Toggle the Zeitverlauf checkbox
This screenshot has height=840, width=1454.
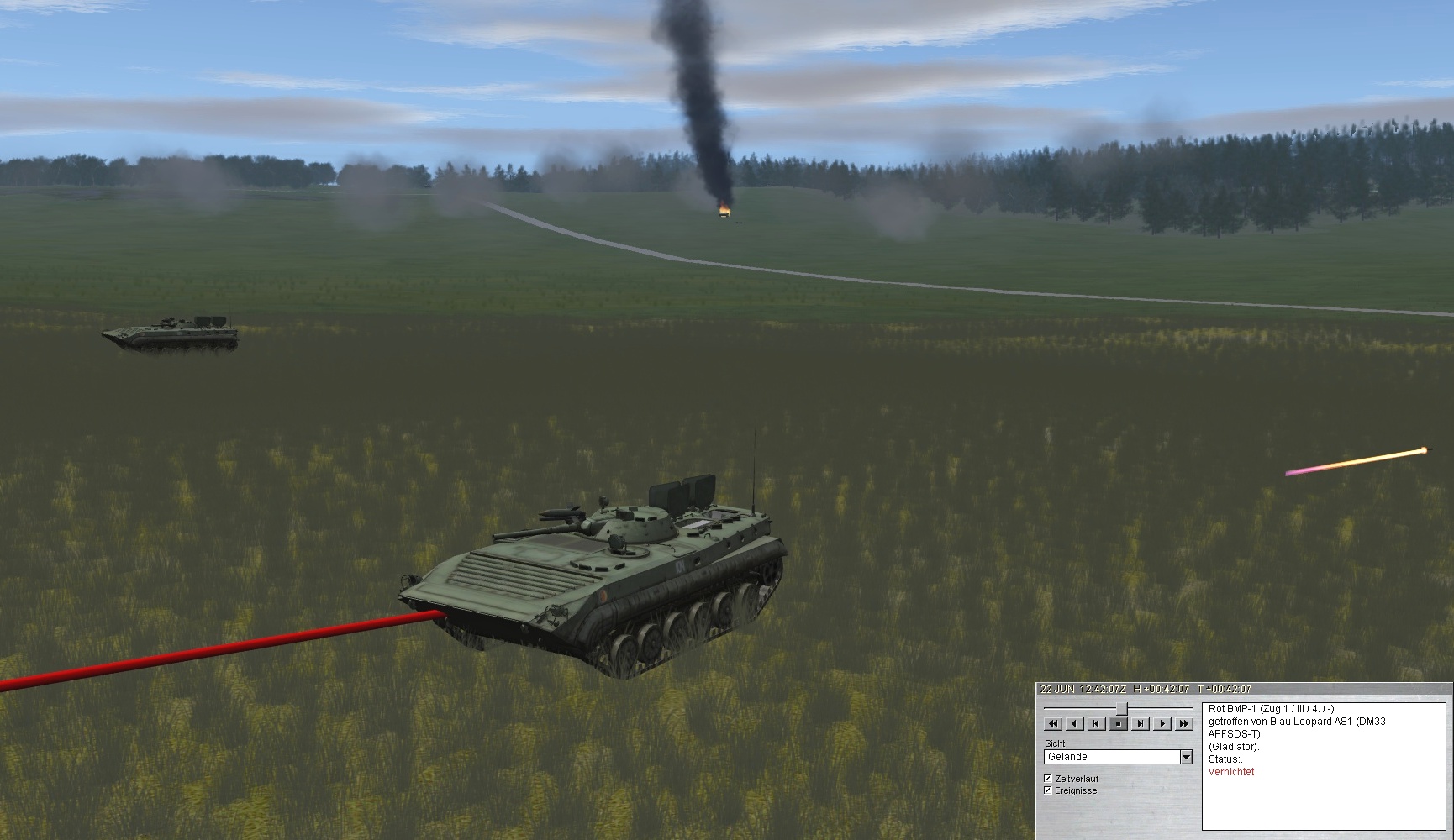click(1047, 779)
